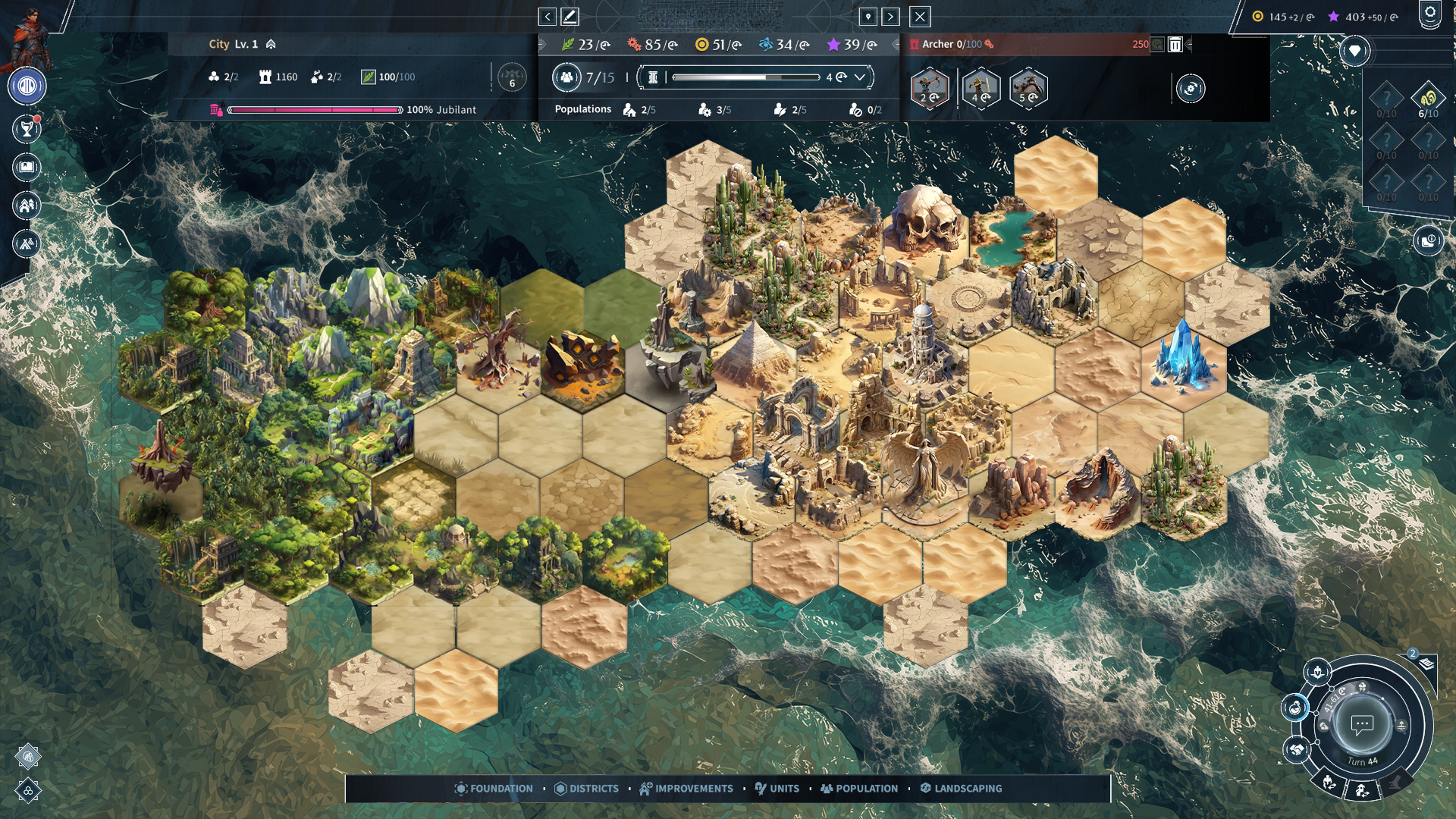
Task: Switch to the Districts tab
Action: [x=587, y=789]
